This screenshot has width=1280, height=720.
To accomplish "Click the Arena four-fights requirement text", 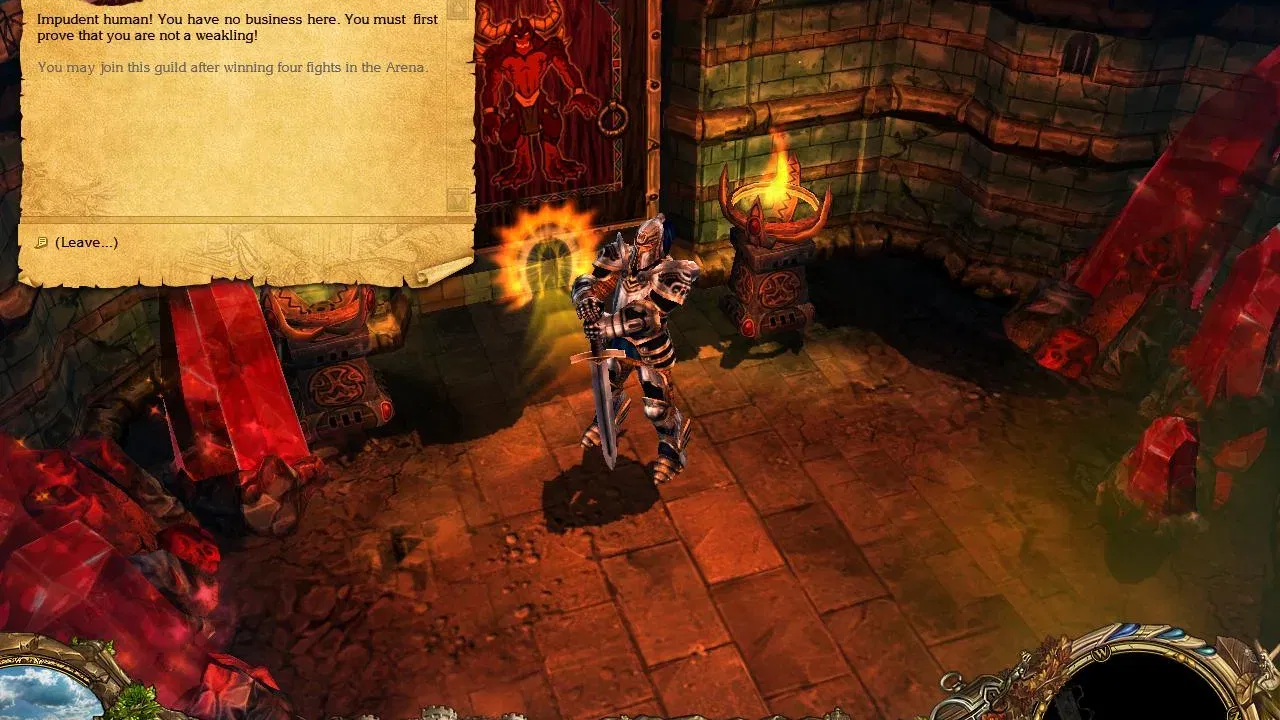I will [x=230, y=68].
